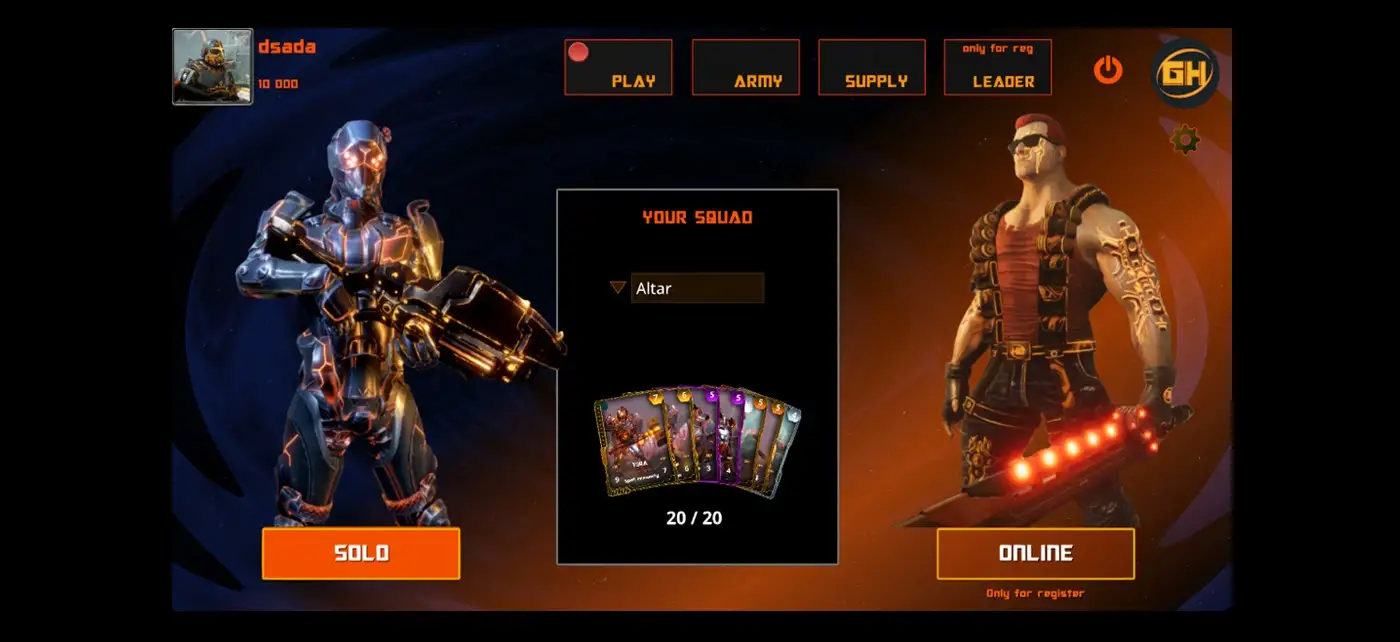Image resolution: width=1400 pixels, height=642 pixels.
Task: Open the GH logo icon
Action: click(1185, 73)
